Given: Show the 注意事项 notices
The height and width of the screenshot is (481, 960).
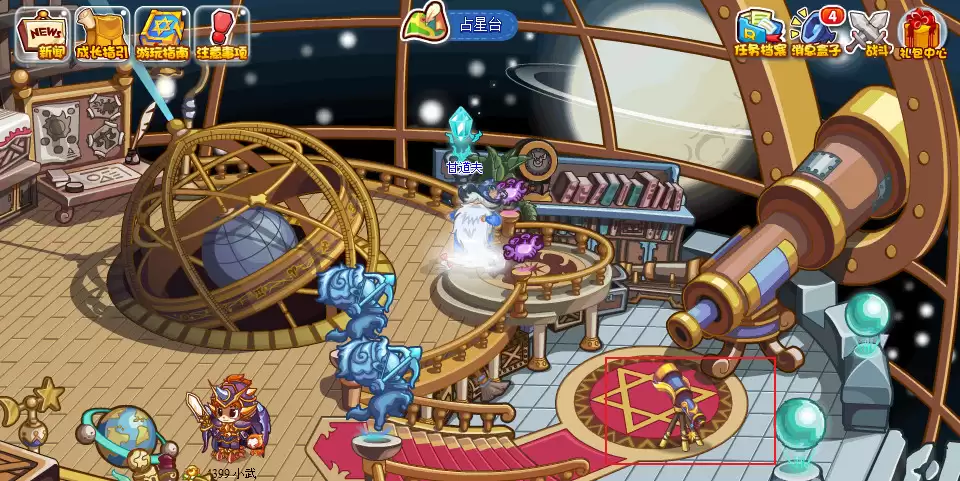Looking at the screenshot, I should point(221,35).
